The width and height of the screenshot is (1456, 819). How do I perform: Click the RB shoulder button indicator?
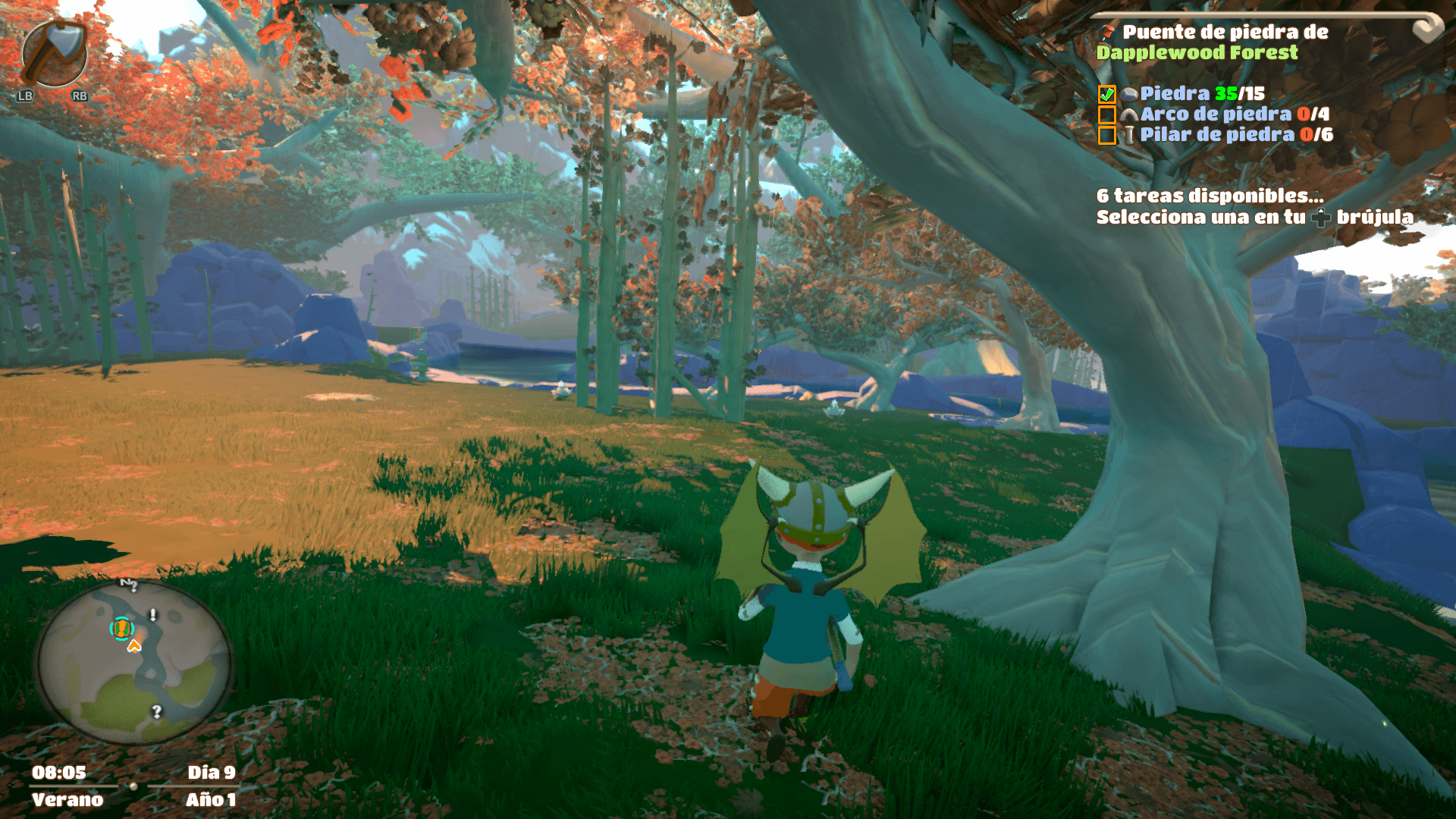tap(79, 96)
